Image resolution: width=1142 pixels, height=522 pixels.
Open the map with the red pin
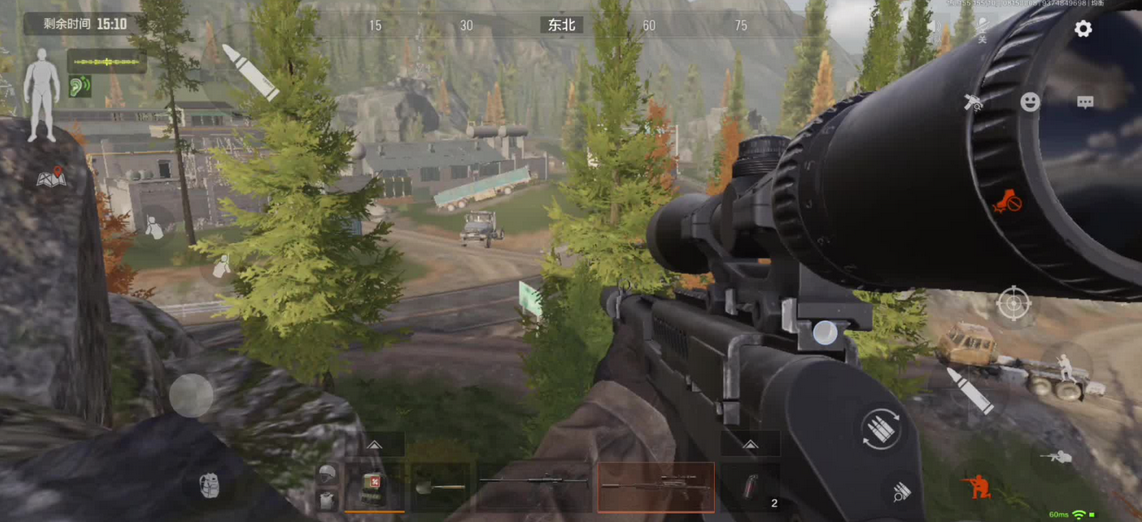[x=50, y=178]
